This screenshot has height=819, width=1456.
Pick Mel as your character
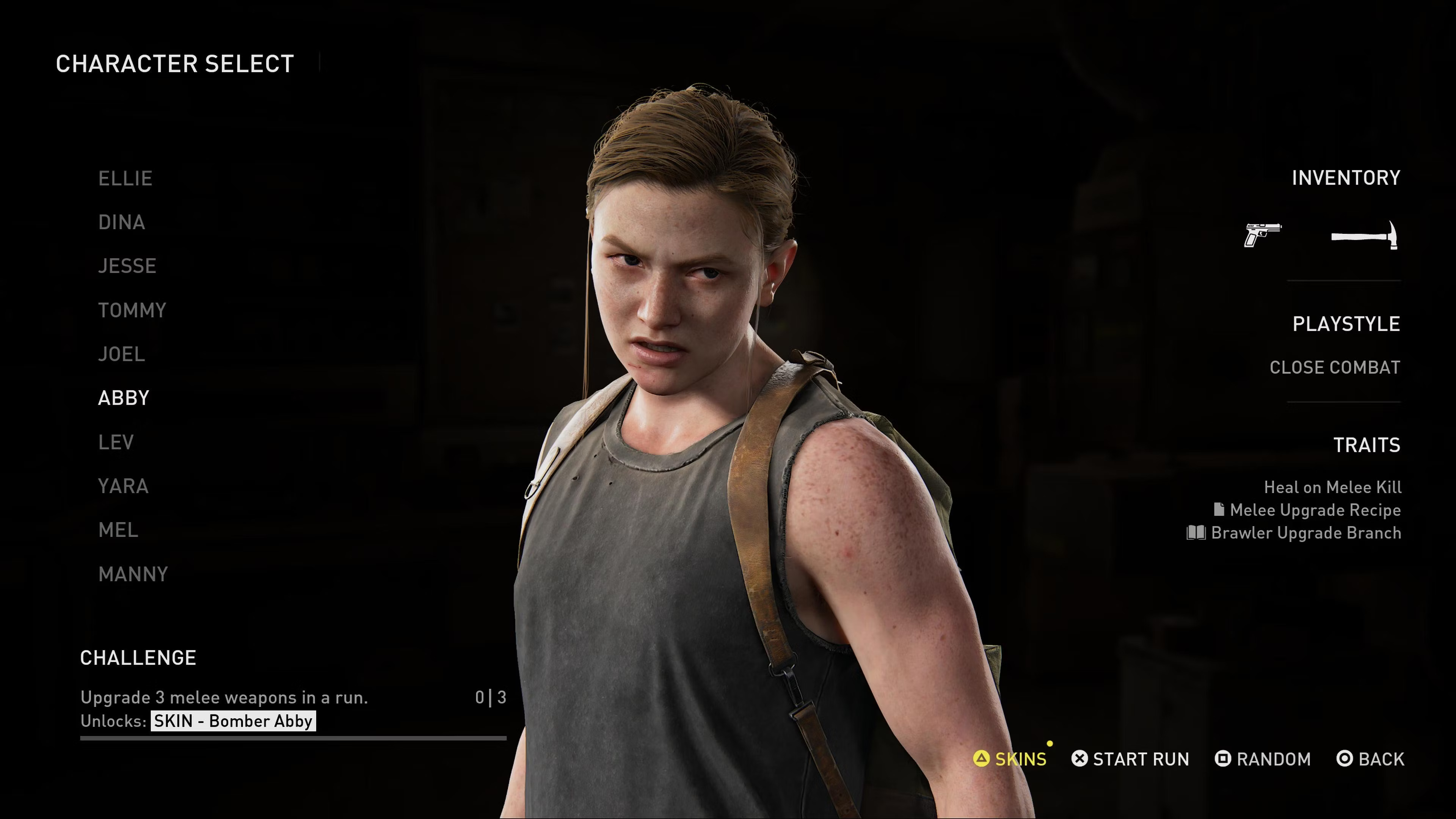[x=118, y=530]
